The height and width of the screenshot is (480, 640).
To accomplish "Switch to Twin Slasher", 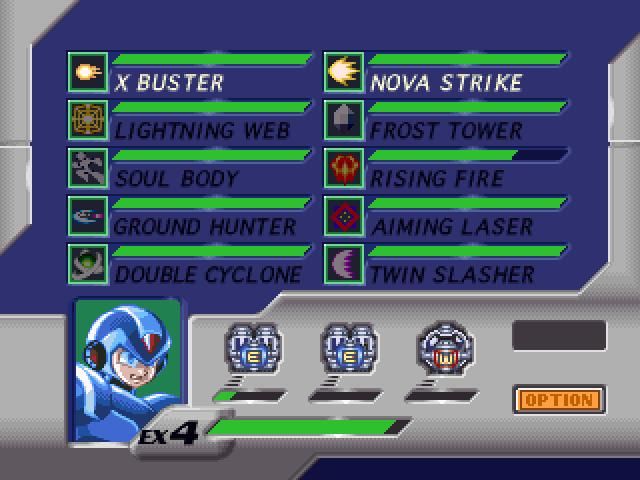I will click(452, 273).
